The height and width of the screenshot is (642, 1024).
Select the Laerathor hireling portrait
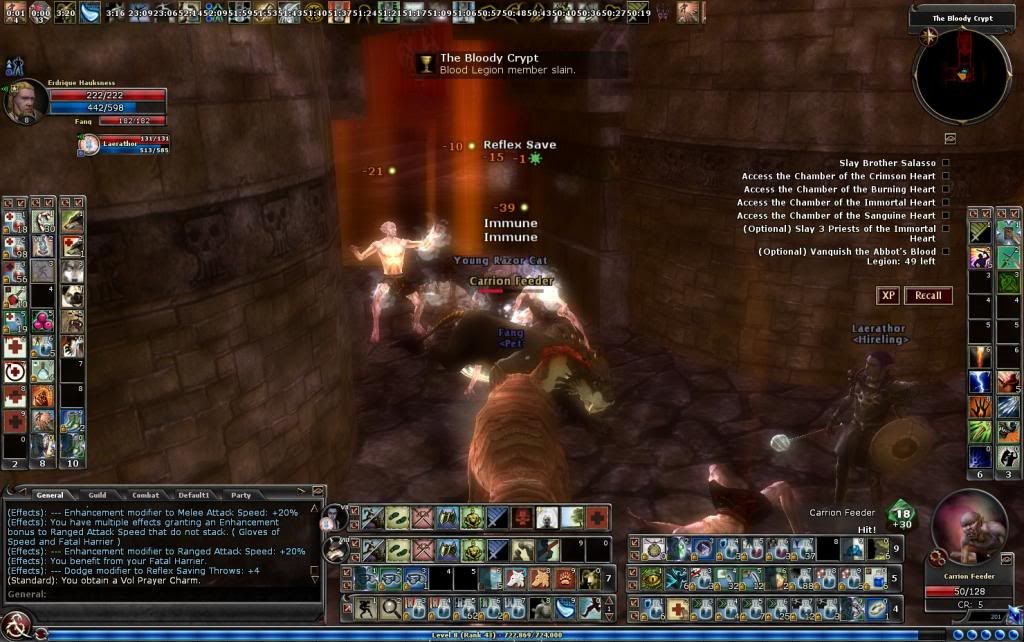tap(88, 145)
